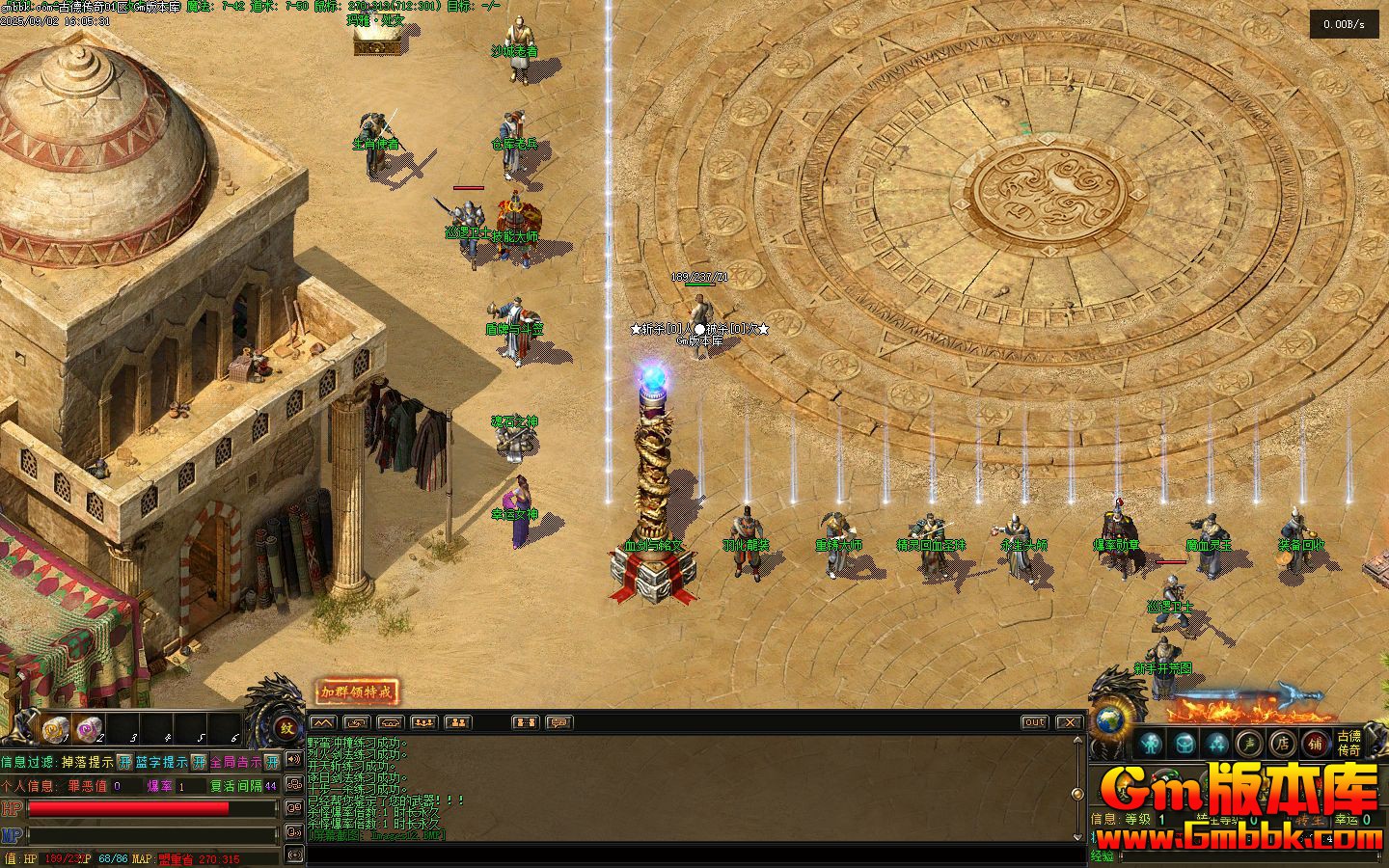Viewport: 1389px width, 868px height.
Task: Toggle the 蓝字提示 blue text switch
Action: (198, 762)
